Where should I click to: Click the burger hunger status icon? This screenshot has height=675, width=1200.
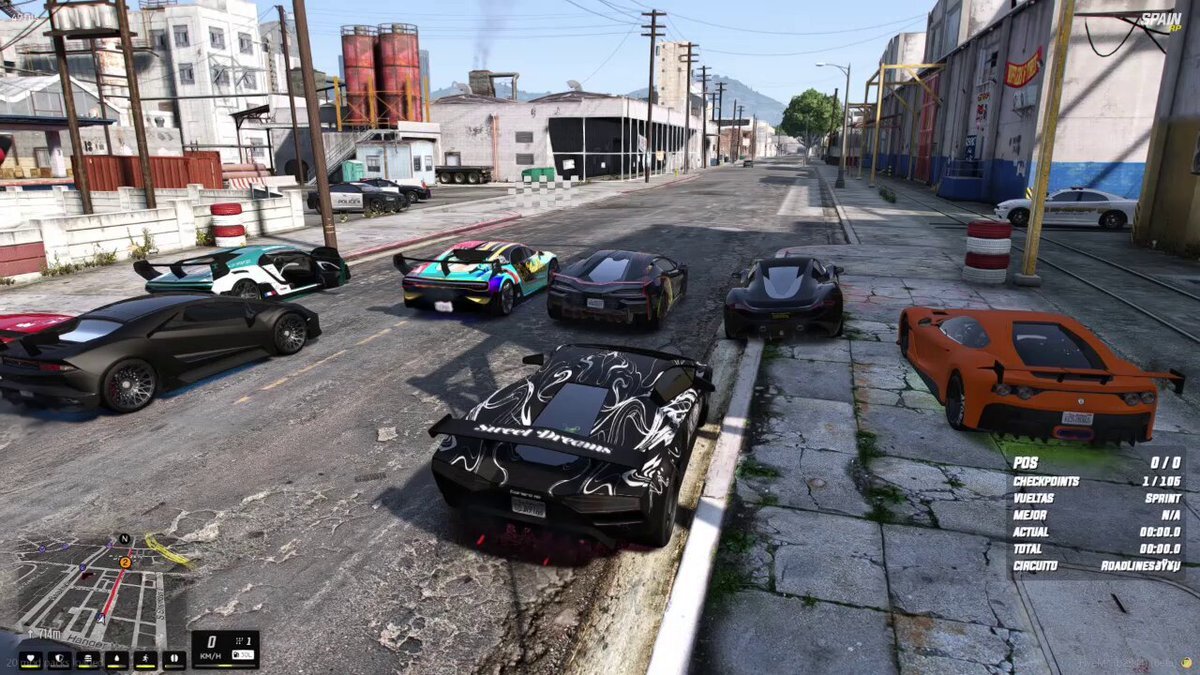(x=88, y=660)
